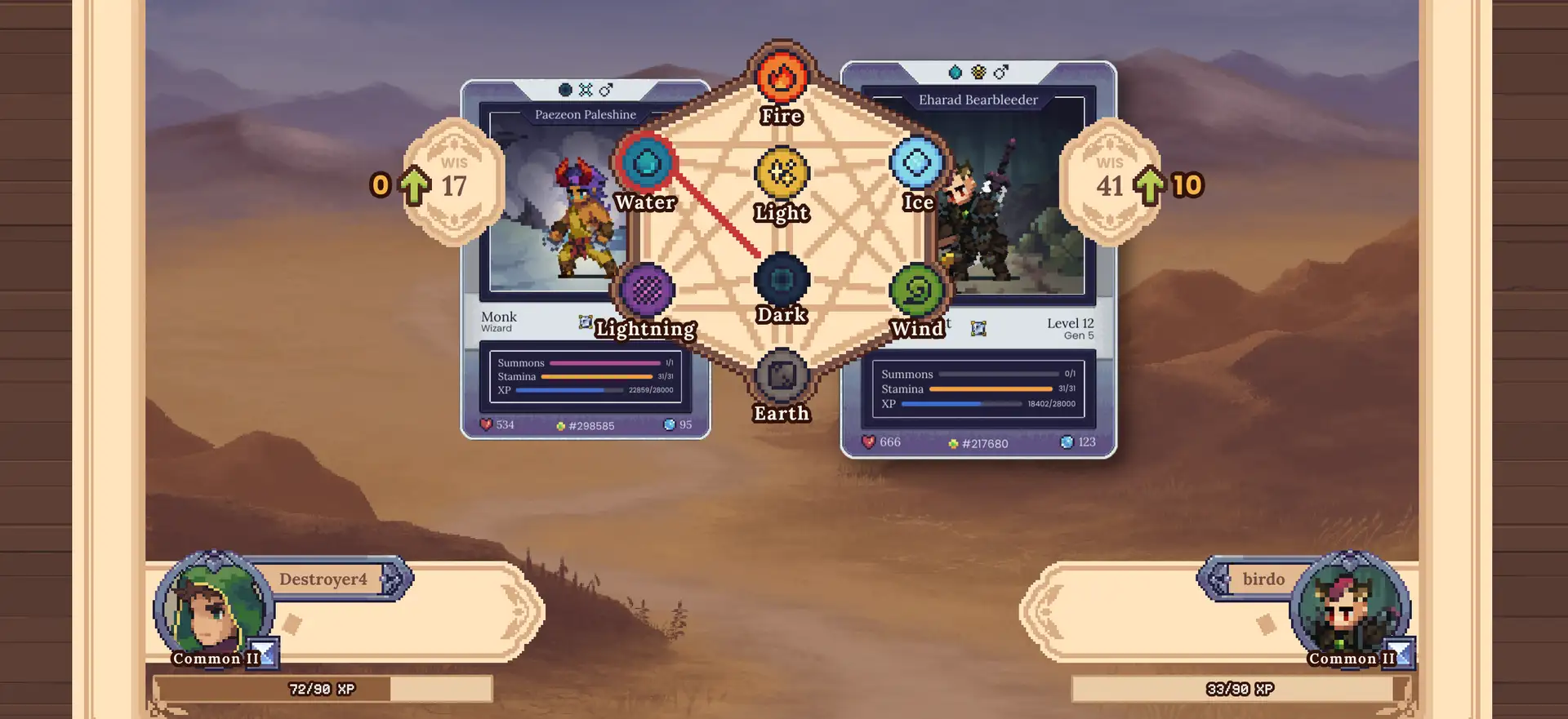1568x719 pixels.
Task: Pick the Wind element orb
Action: pyautogui.click(x=917, y=290)
